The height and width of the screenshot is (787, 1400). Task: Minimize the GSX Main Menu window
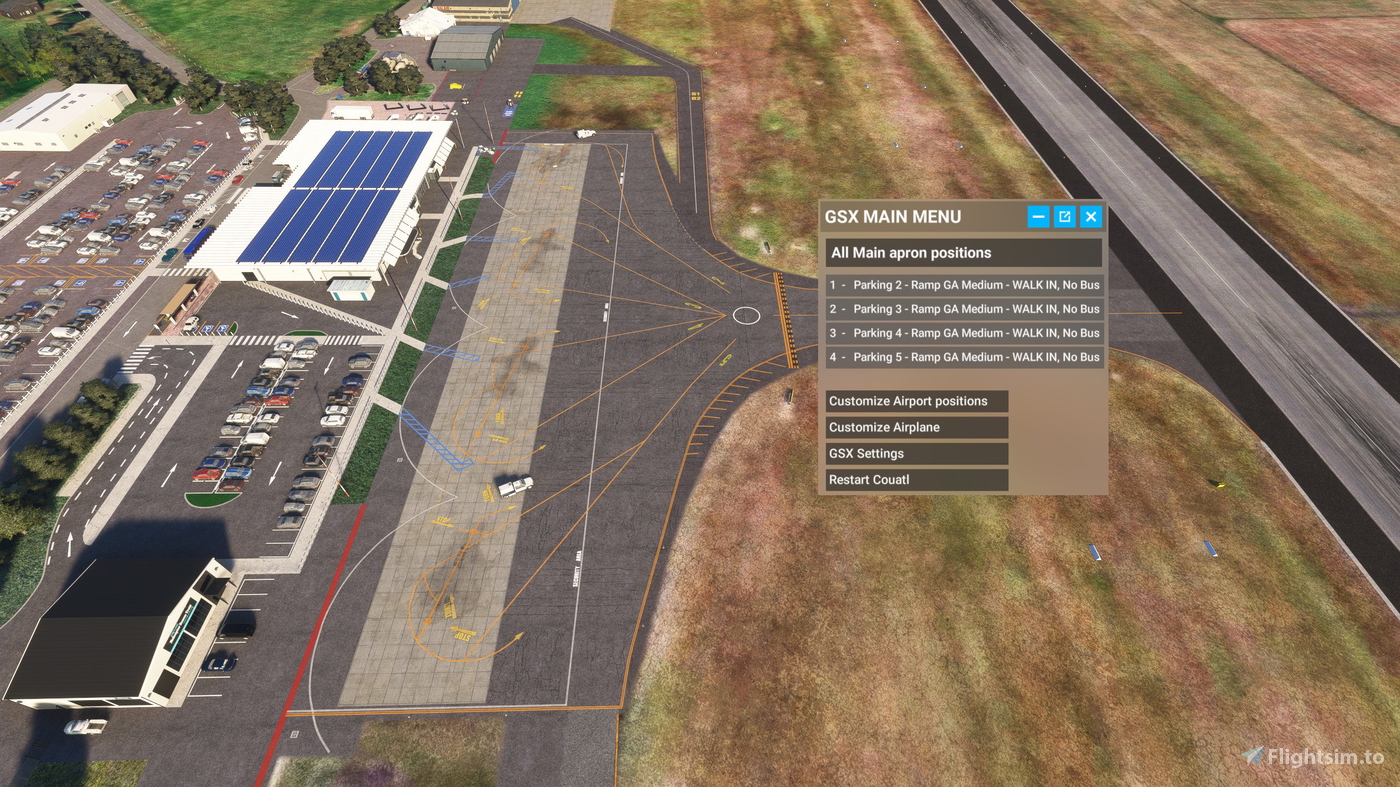[x=1038, y=216]
